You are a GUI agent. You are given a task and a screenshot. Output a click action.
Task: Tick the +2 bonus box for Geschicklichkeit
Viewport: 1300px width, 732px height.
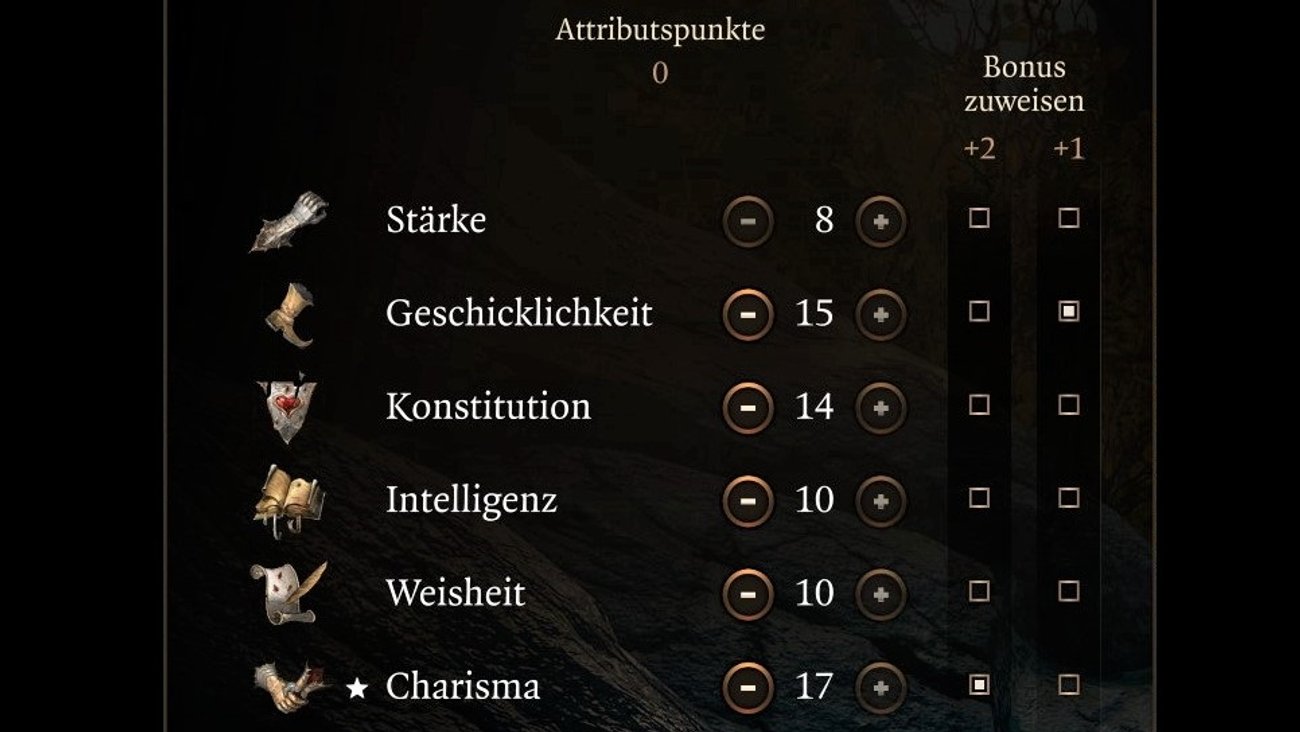click(979, 312)
